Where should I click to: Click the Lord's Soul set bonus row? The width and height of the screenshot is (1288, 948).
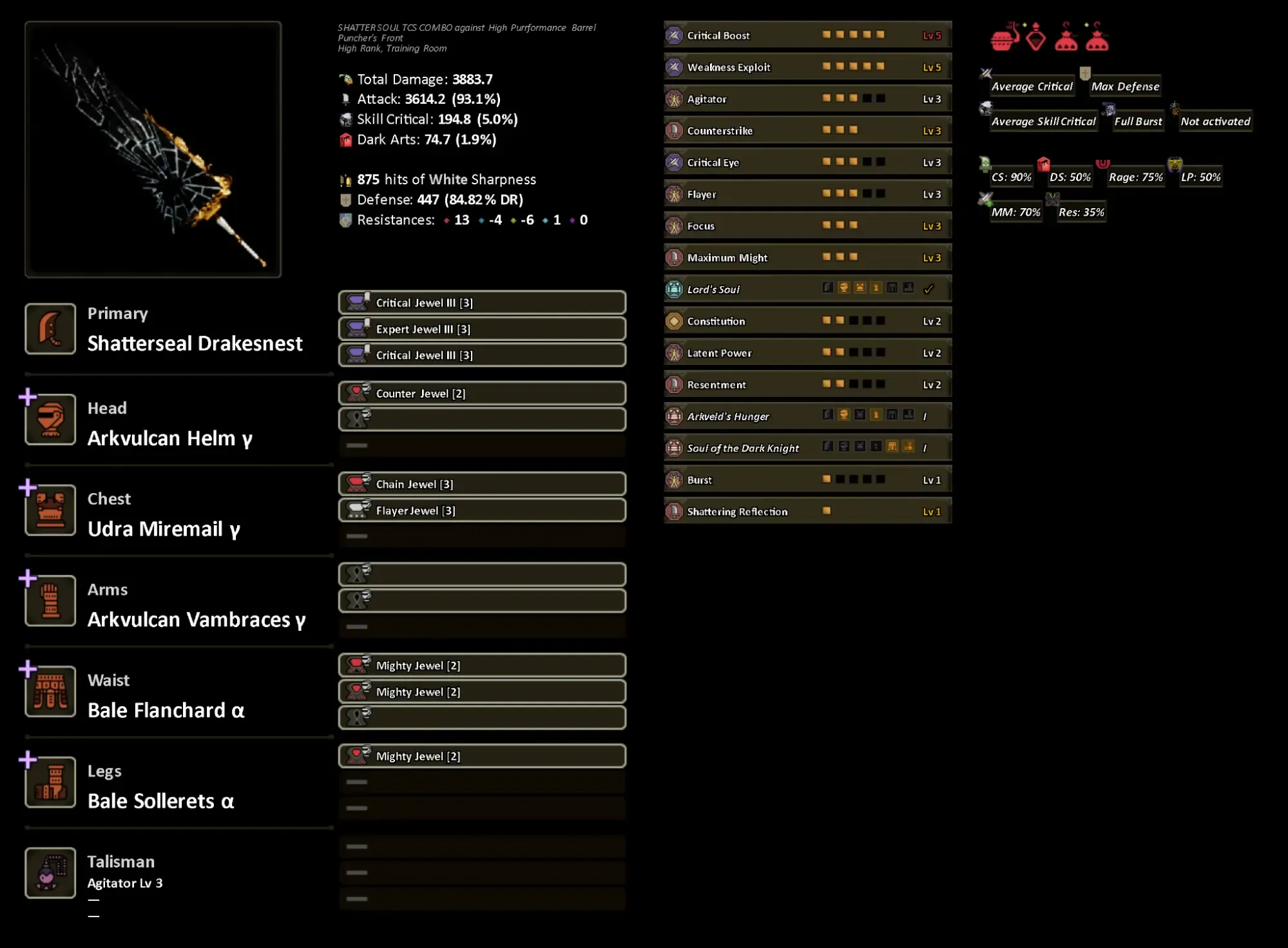pos(807,289)
